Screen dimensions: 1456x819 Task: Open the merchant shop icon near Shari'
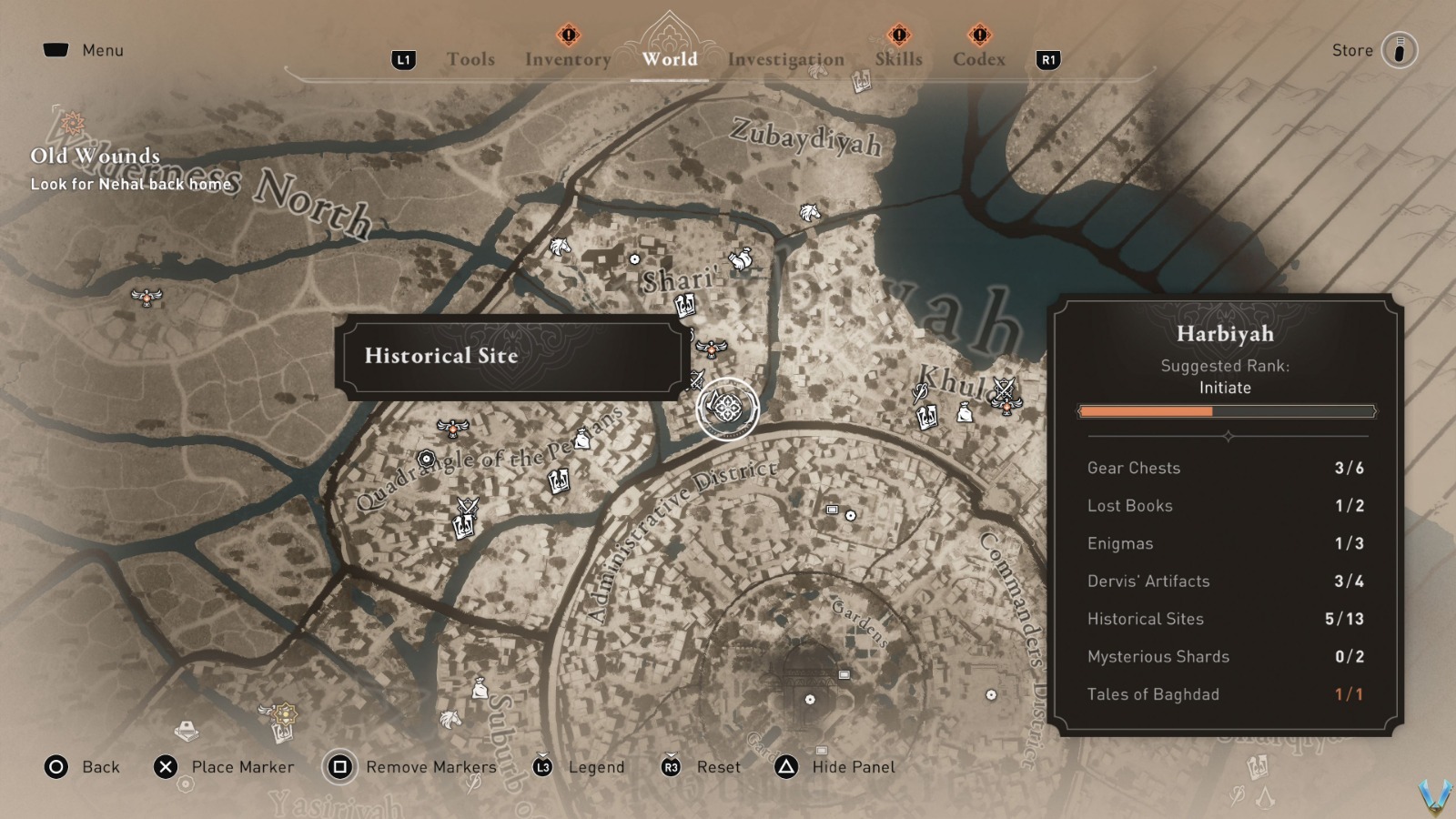[741, 258]
